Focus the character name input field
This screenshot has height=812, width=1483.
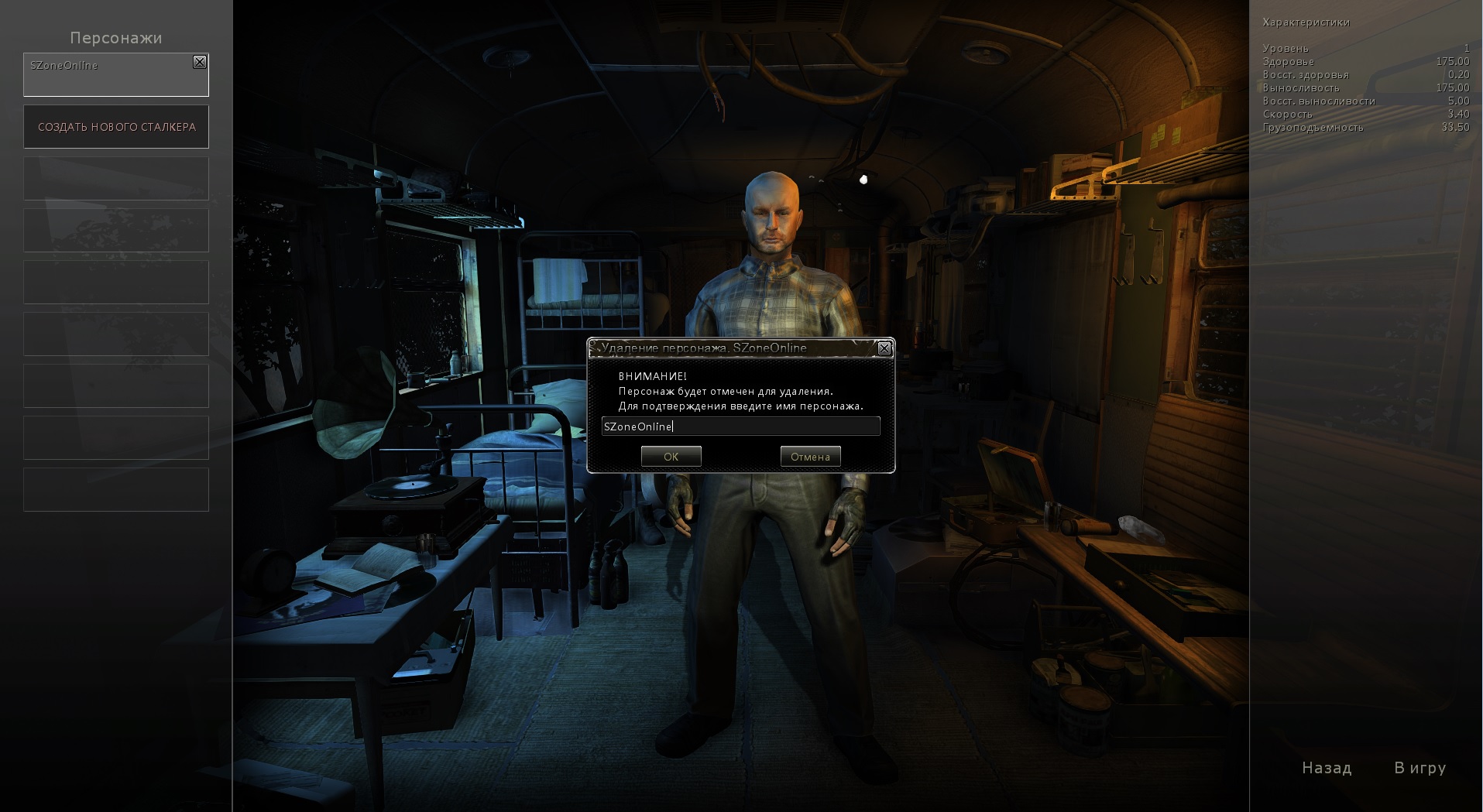[x=740, y=427]
